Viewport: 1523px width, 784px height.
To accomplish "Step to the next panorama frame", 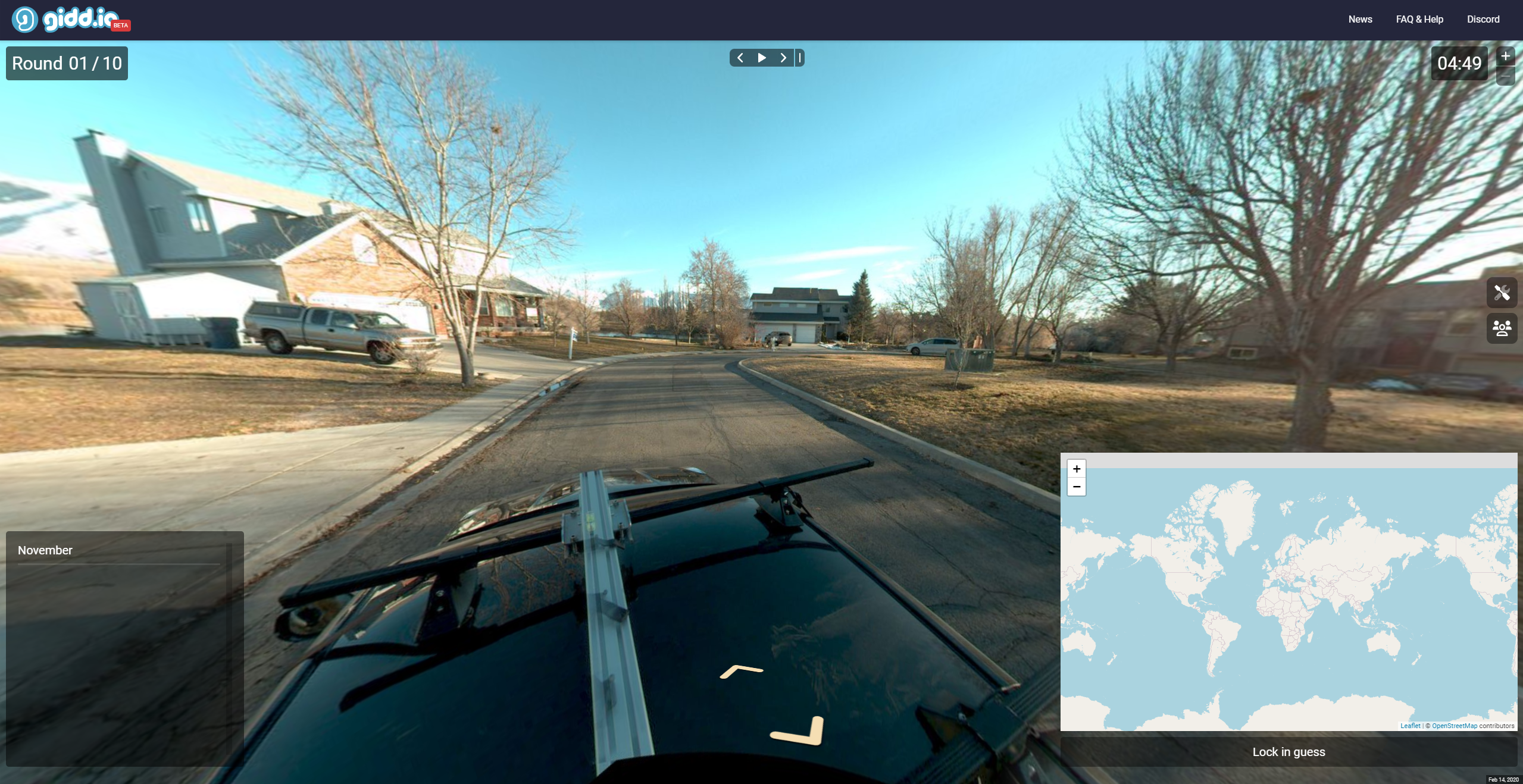I will [x=783, y=58].
